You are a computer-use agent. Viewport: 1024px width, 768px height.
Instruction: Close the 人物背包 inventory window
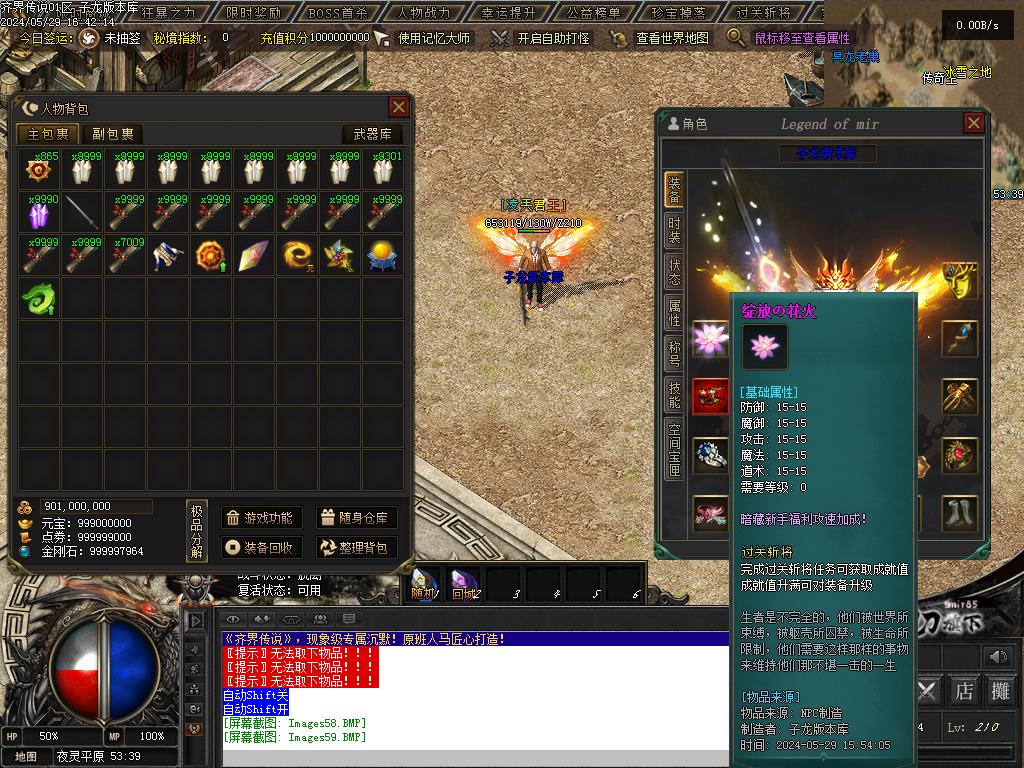[399, 107]
